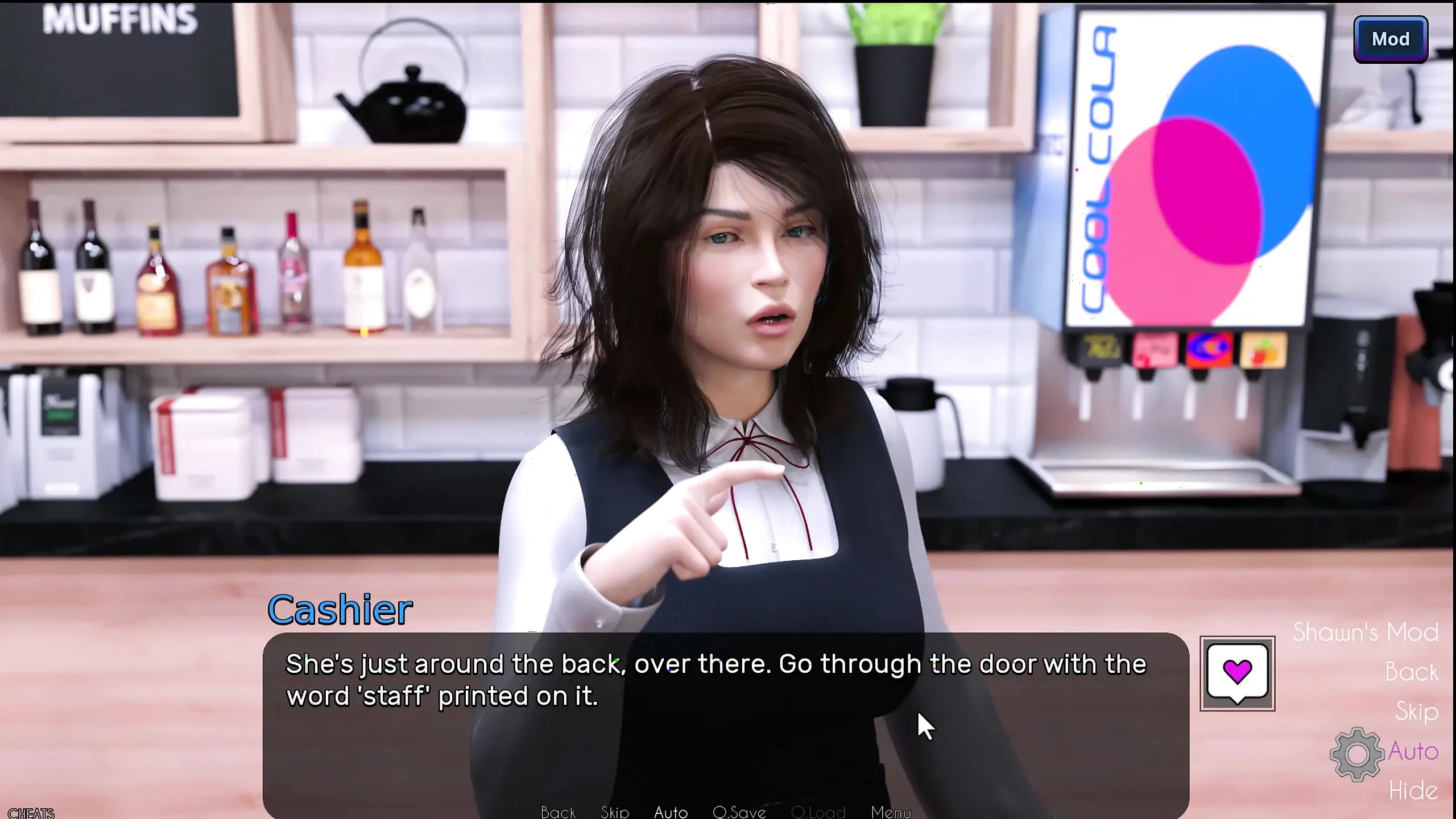The width and height of the screenshot is (1456, 819).
Task: Open Shawn's Mod options
Action: click(1365, 632)
